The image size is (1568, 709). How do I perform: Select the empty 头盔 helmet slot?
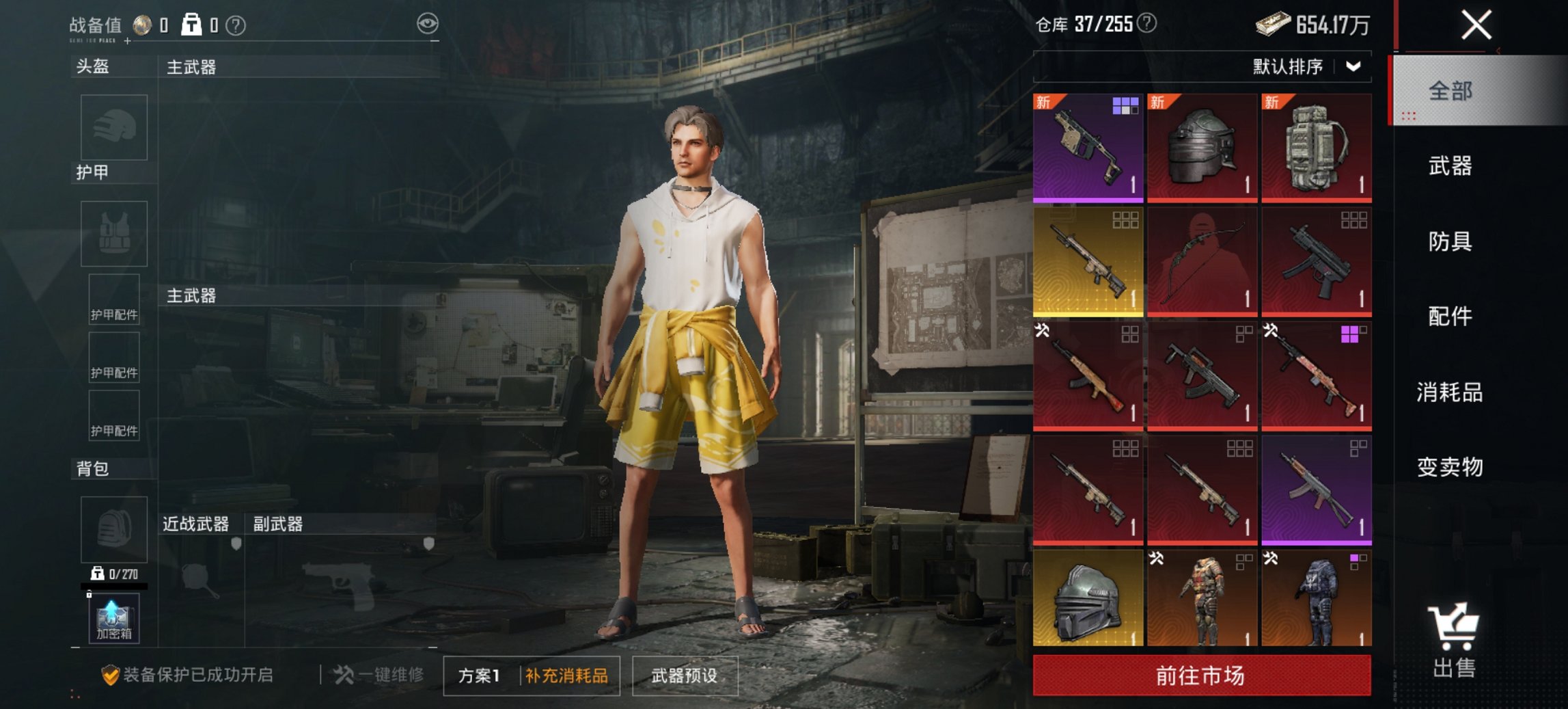(113, 126)
